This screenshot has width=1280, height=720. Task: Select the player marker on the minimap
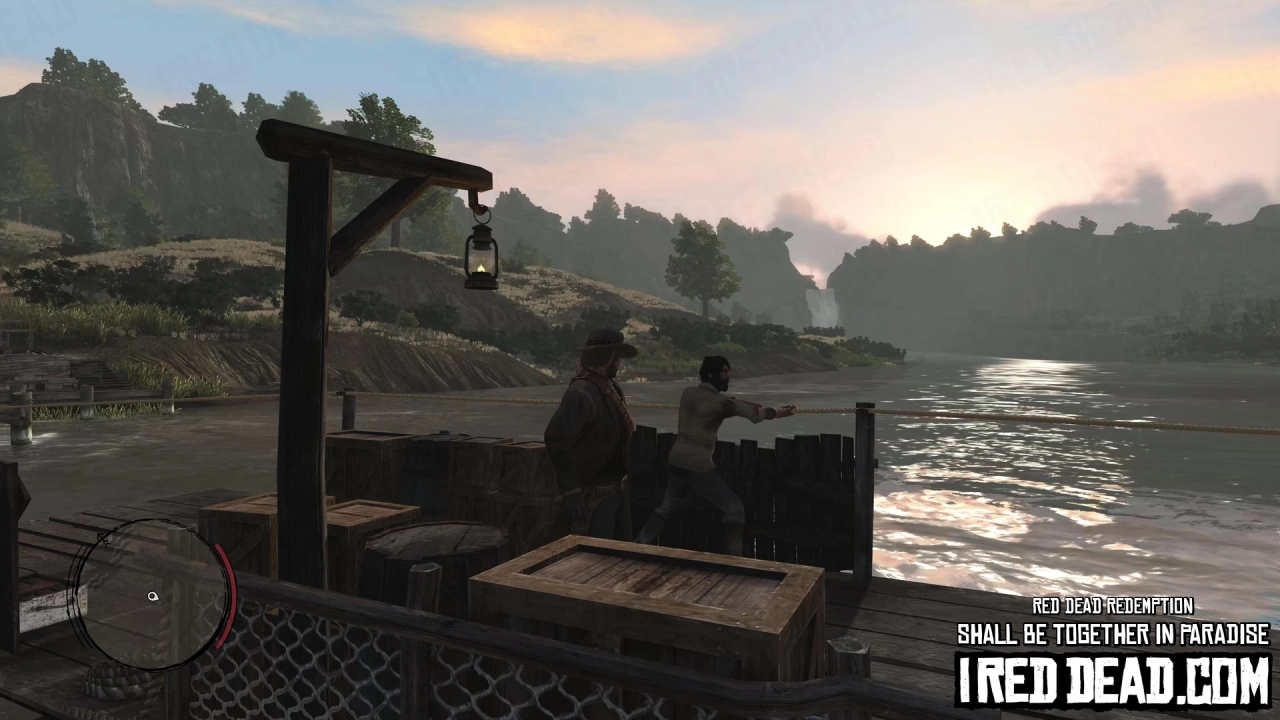(152, 596)
